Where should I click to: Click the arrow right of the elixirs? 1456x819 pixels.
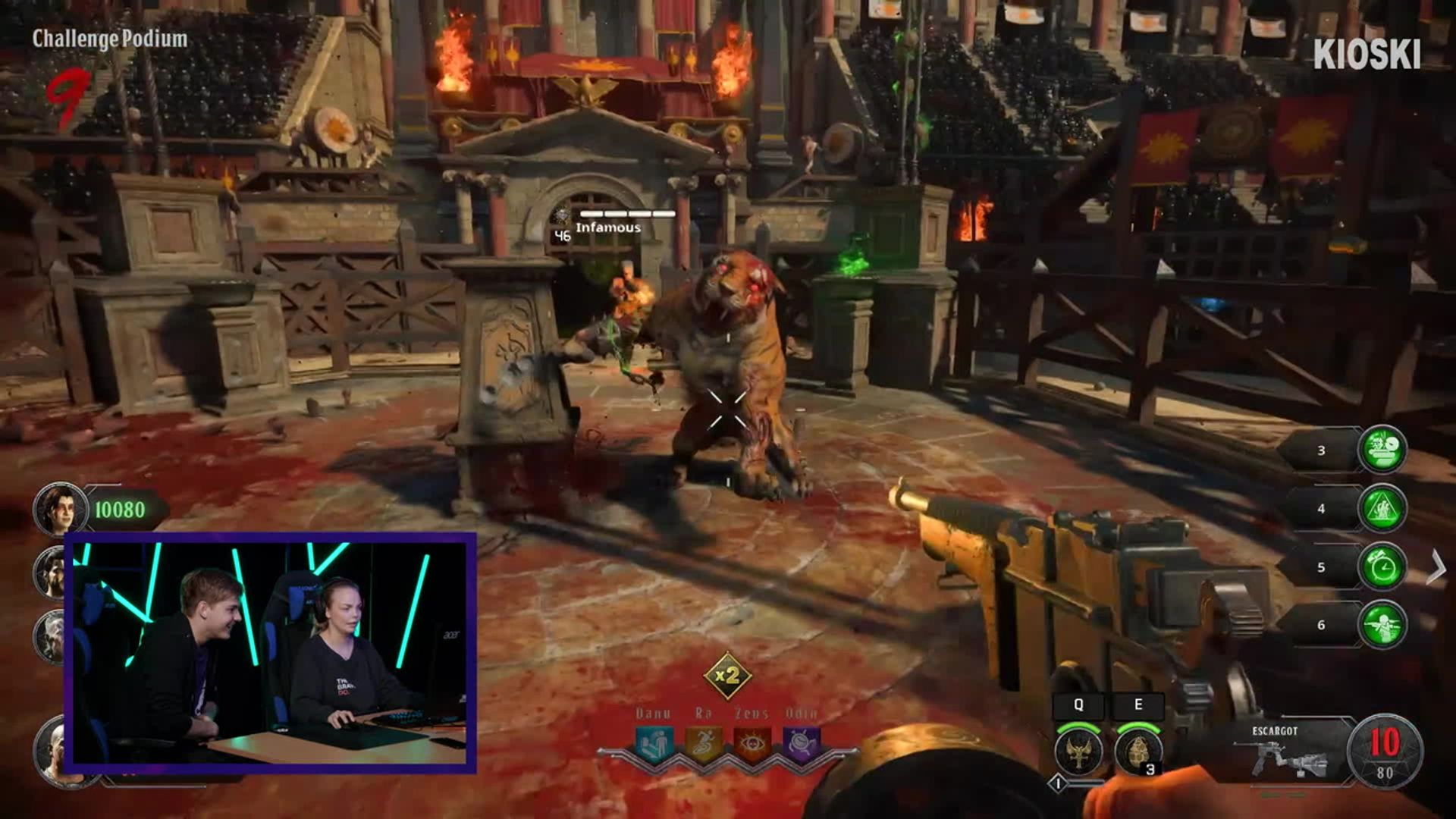[1436, 567]
